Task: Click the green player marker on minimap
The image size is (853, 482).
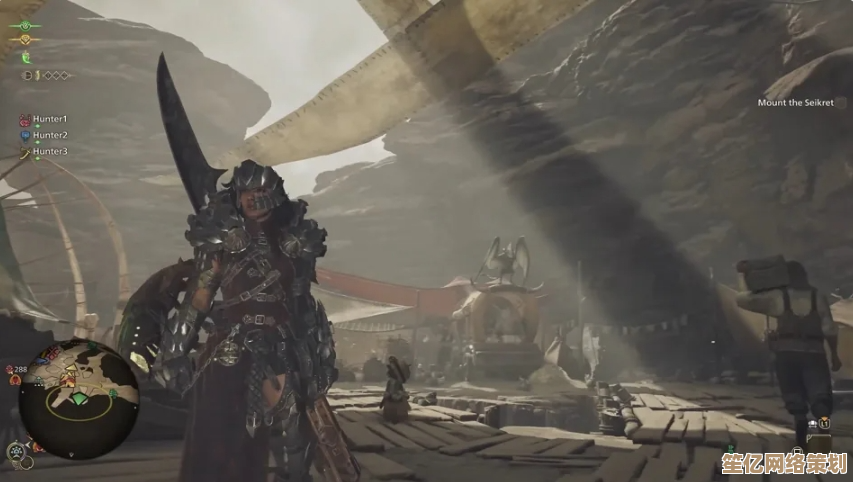Action: (x=79, y=398)
